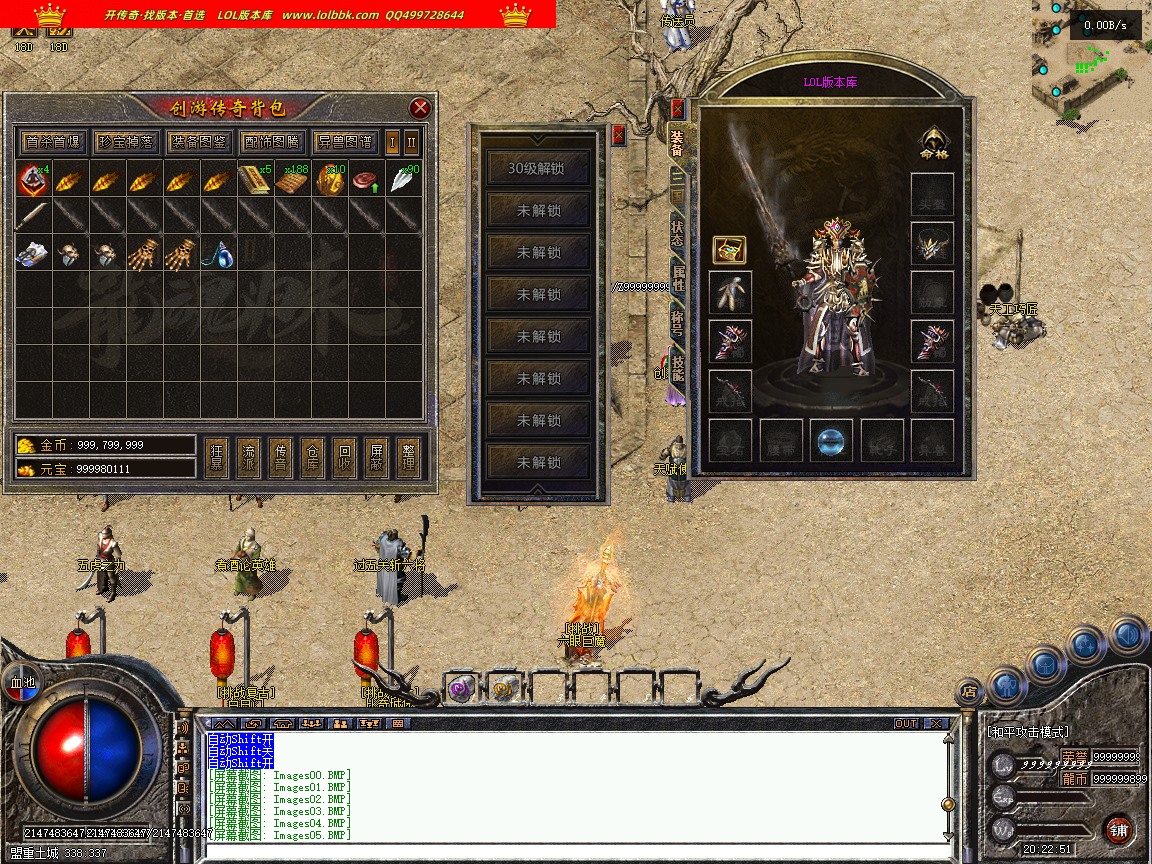1152x864 pixels.
Task: Click the OUT button on chat bar
Action: click(x=906, y=723)
